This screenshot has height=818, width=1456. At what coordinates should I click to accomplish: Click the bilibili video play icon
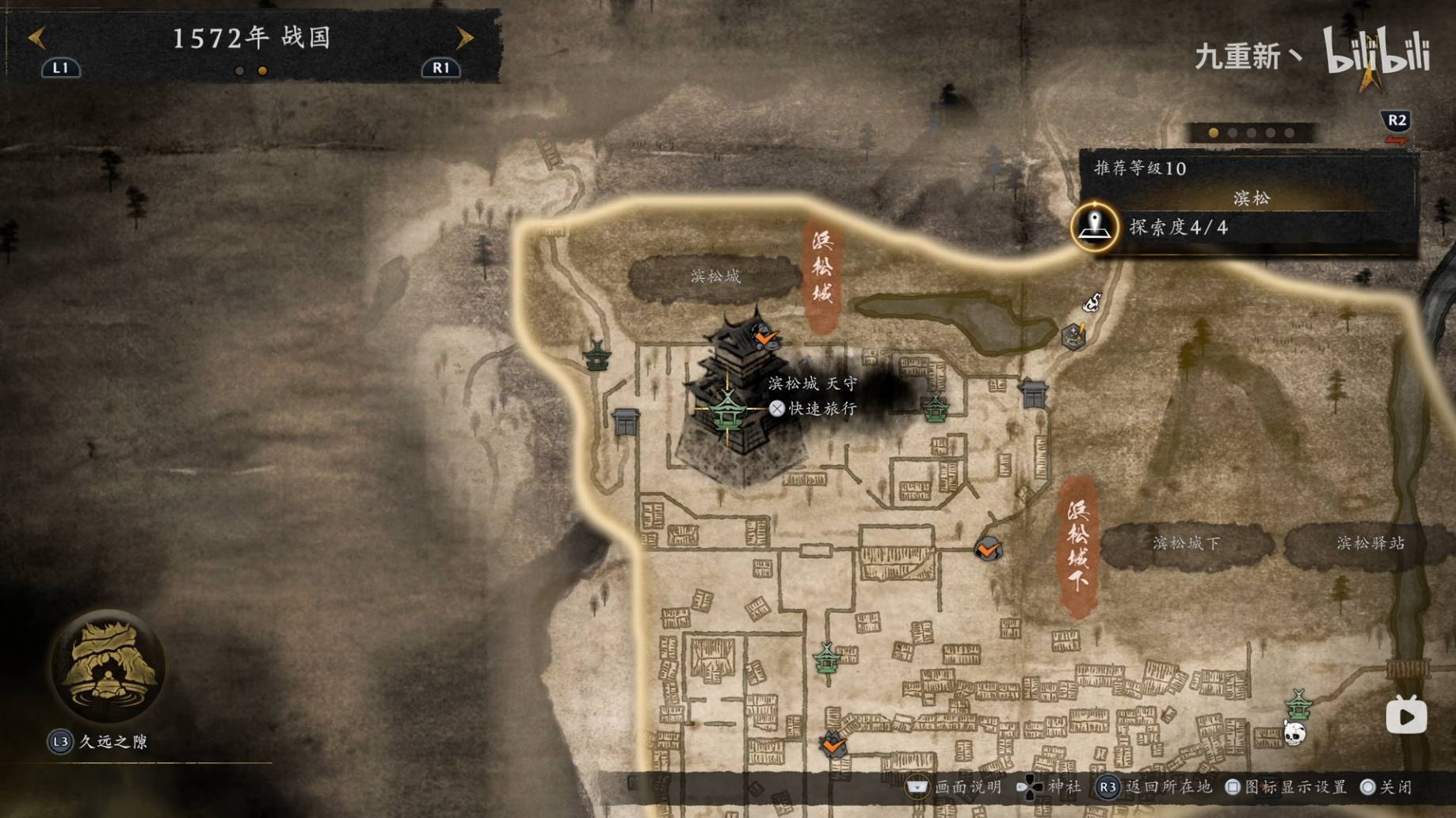1406,717
